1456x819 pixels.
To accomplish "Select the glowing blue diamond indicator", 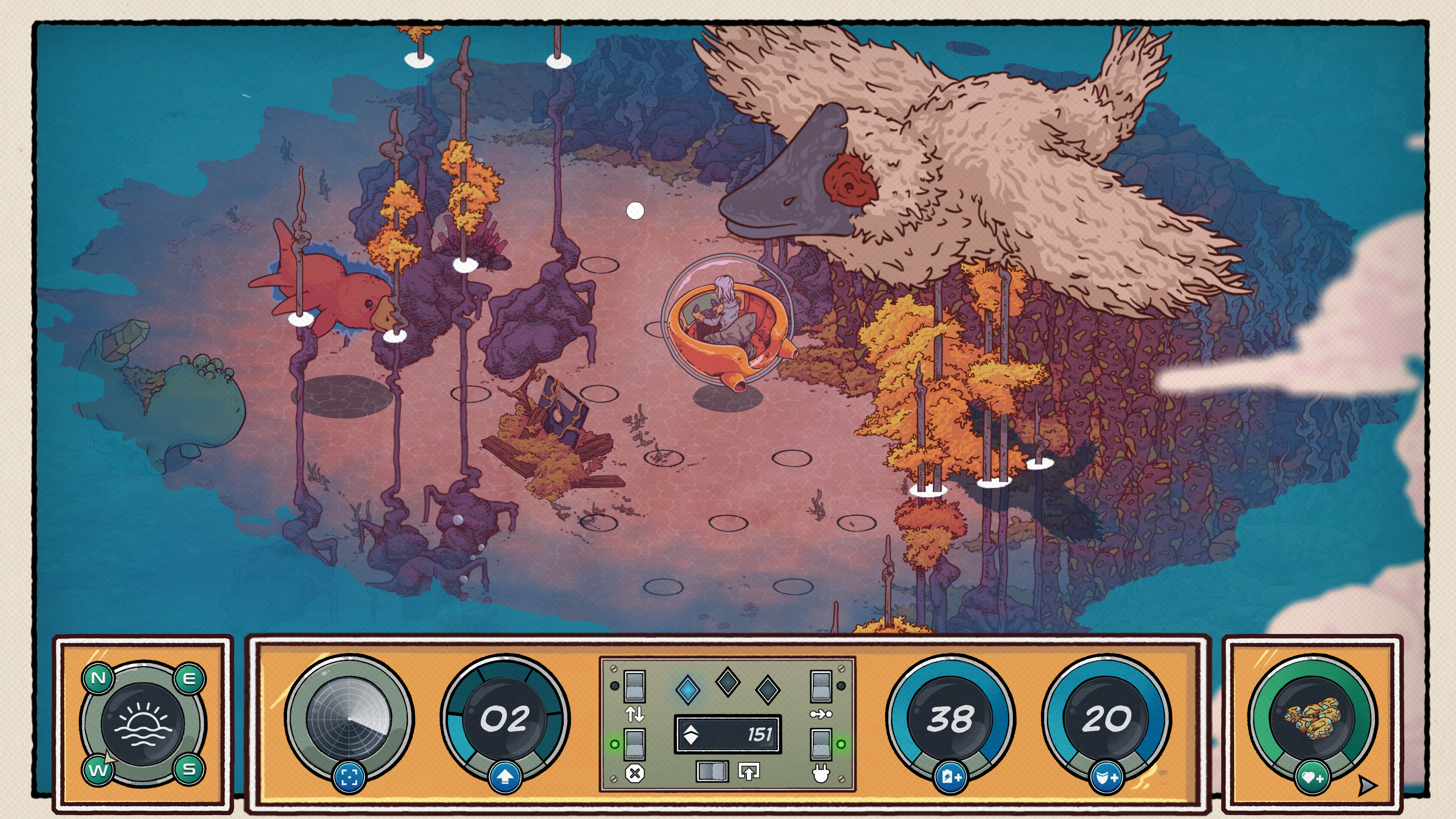I will tap(688, 690).
